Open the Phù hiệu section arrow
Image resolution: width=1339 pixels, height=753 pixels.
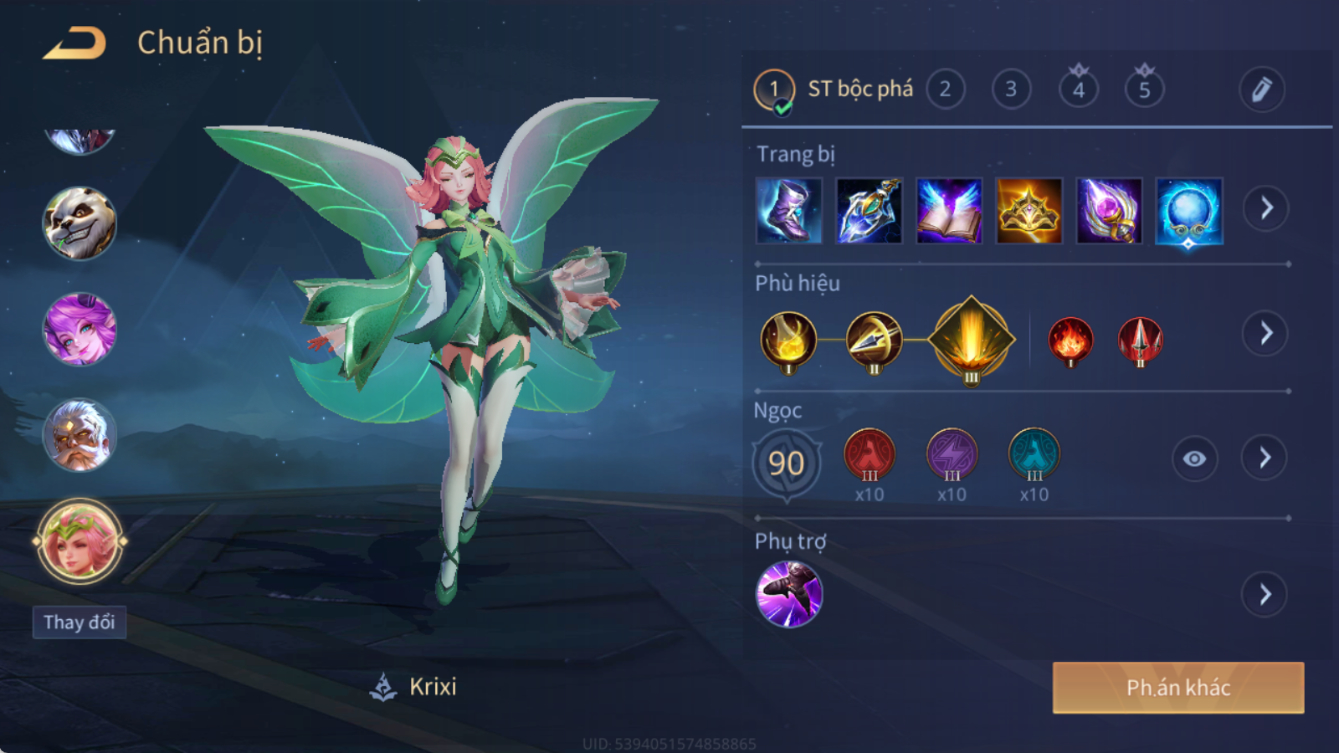pos(1265,333)
